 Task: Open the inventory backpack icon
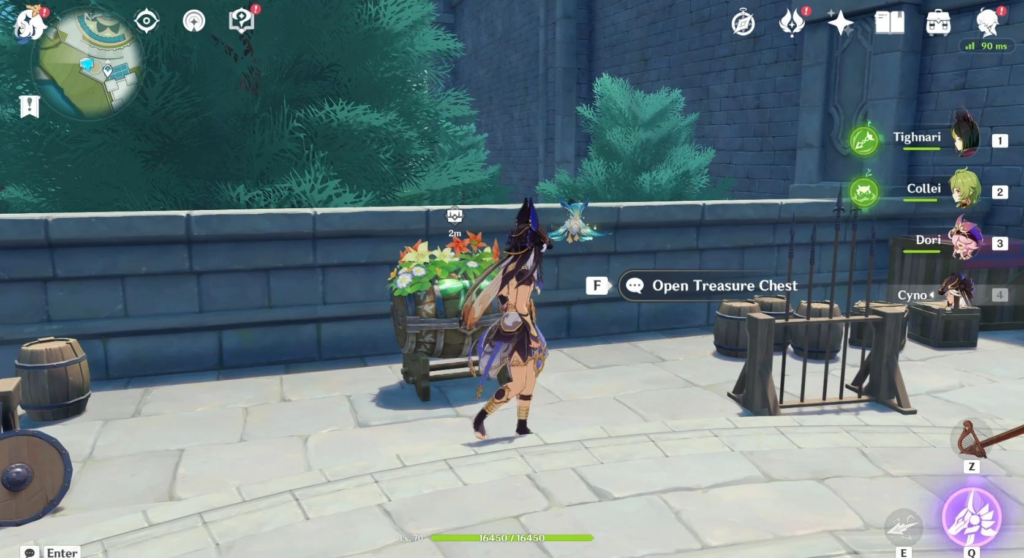tap(938, 22)
